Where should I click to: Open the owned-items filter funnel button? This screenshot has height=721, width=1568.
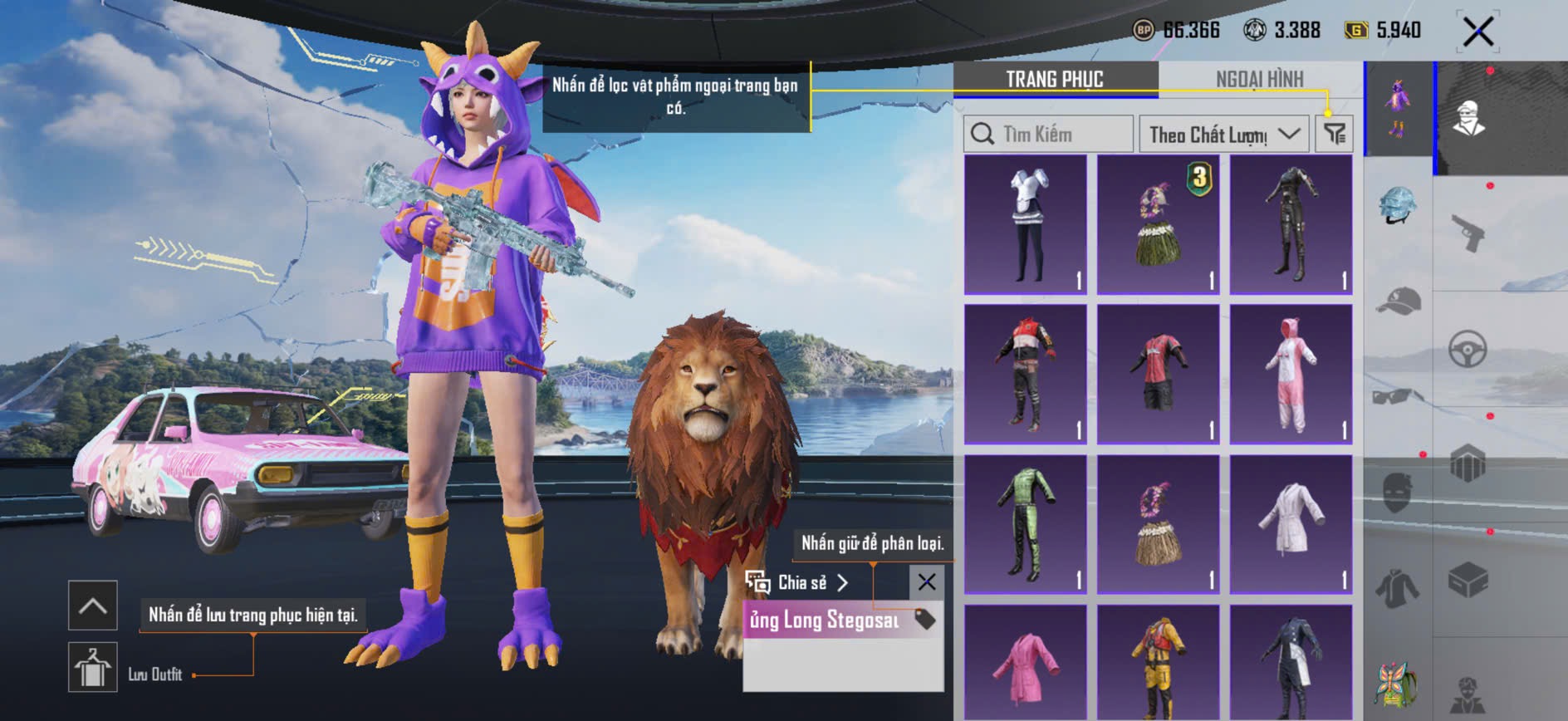[1335, 134]
